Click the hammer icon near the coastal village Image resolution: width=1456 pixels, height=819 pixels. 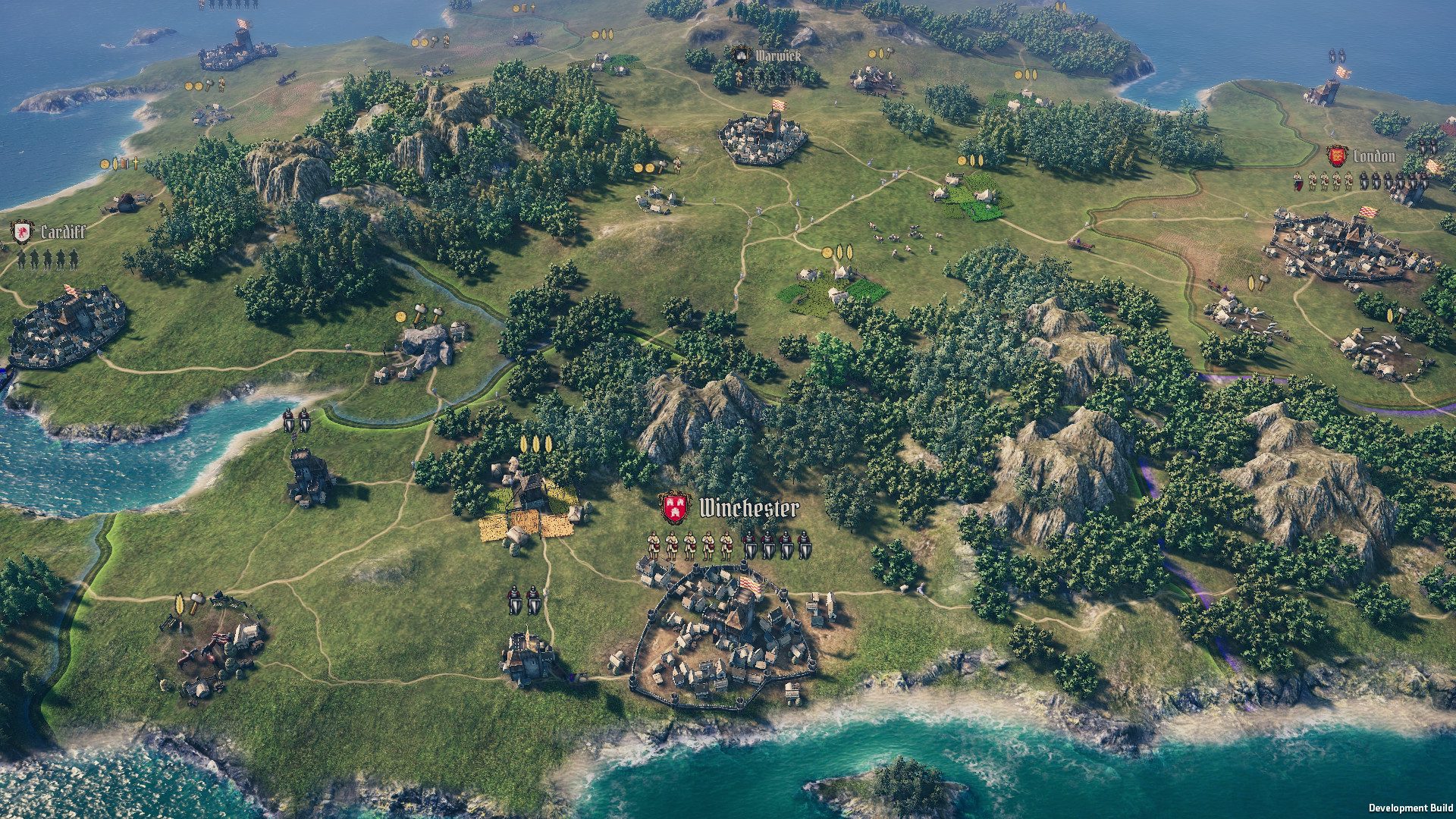[197, 598]
